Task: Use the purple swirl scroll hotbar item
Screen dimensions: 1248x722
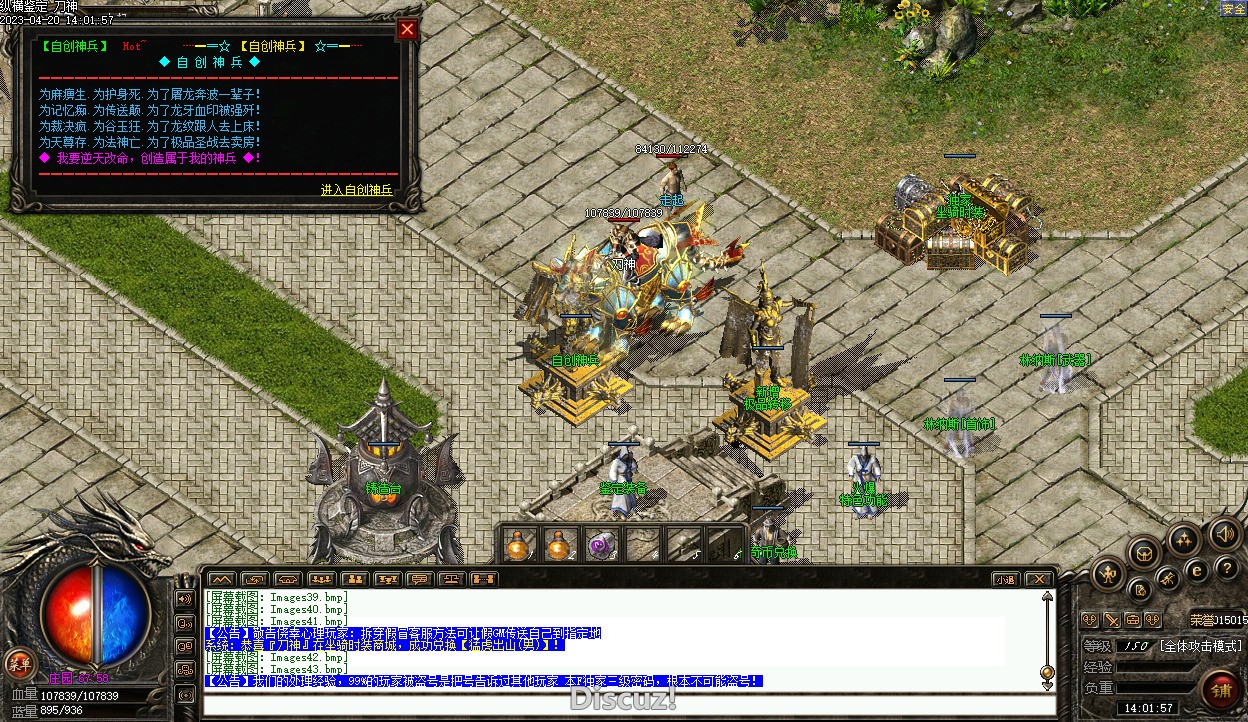Action: point(600,546)
